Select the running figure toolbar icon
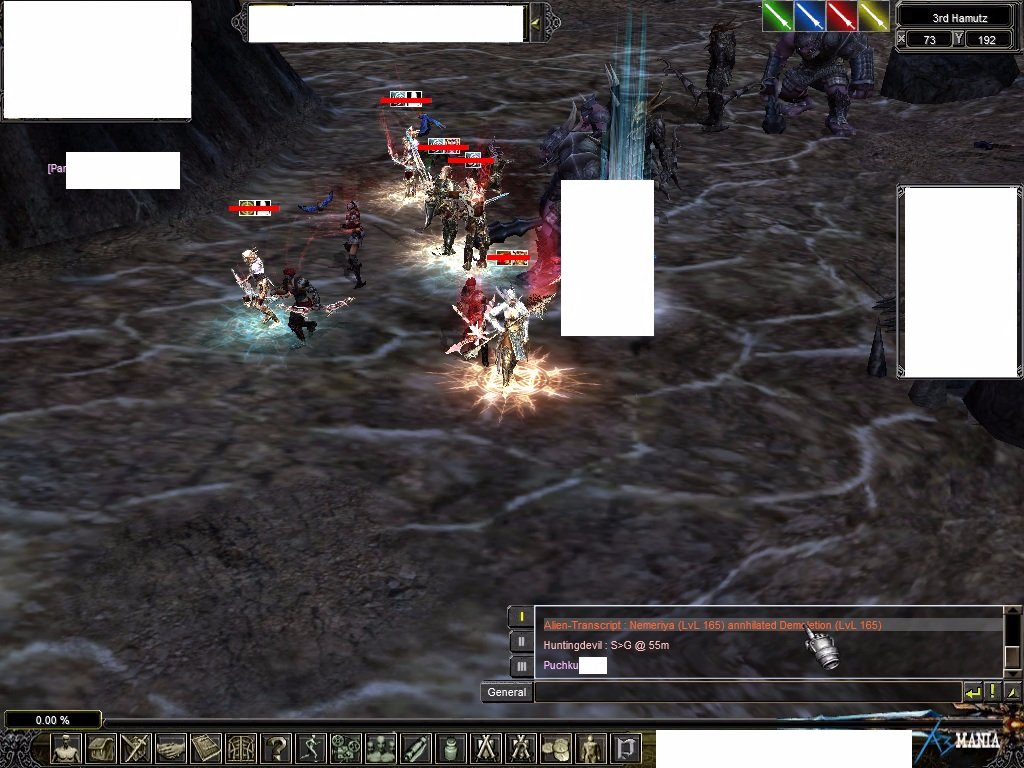Viewport: 1024px width, 768px height. click(311, 748)
